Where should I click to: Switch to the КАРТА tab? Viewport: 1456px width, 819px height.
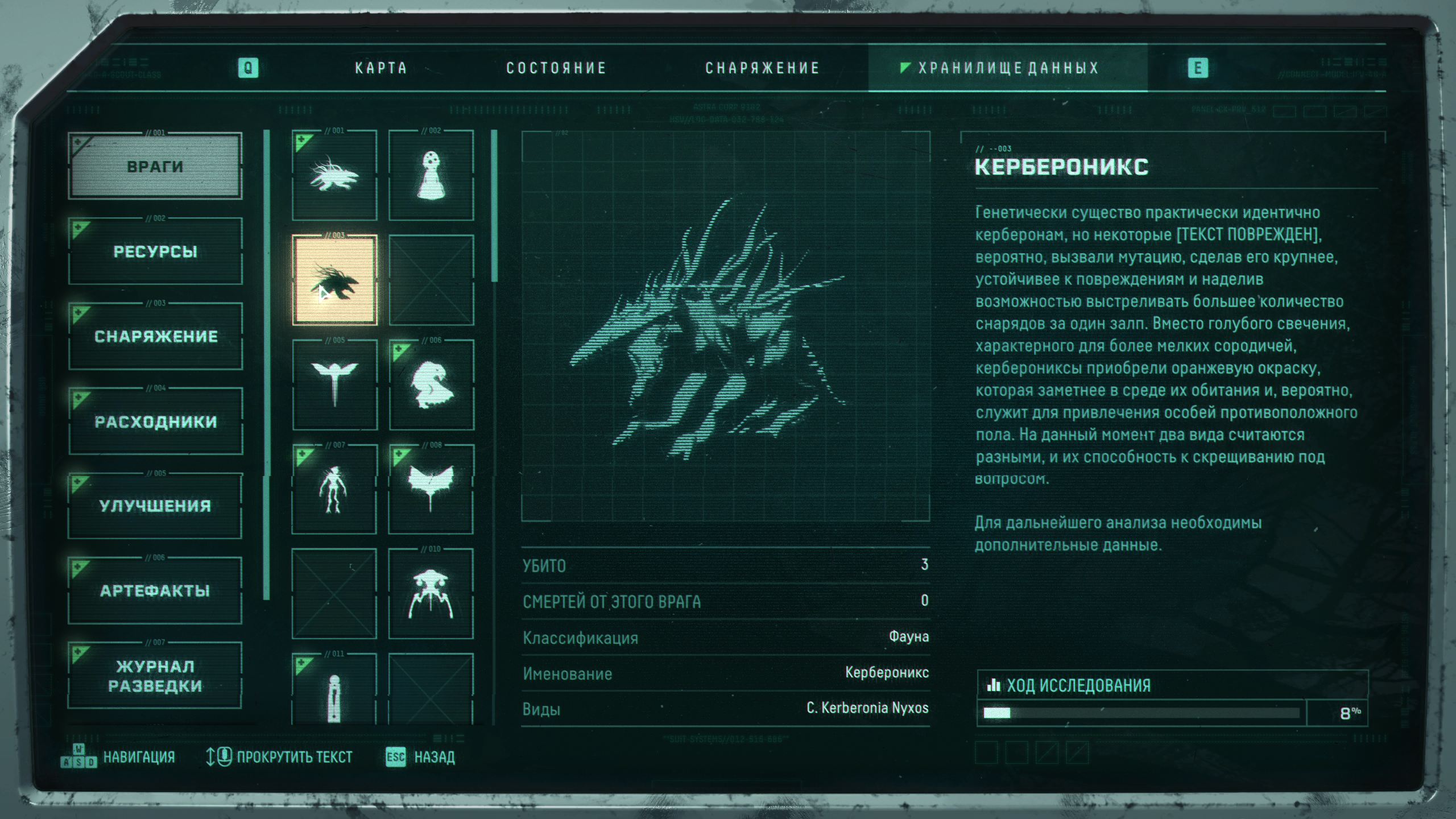tap(381, 68)
